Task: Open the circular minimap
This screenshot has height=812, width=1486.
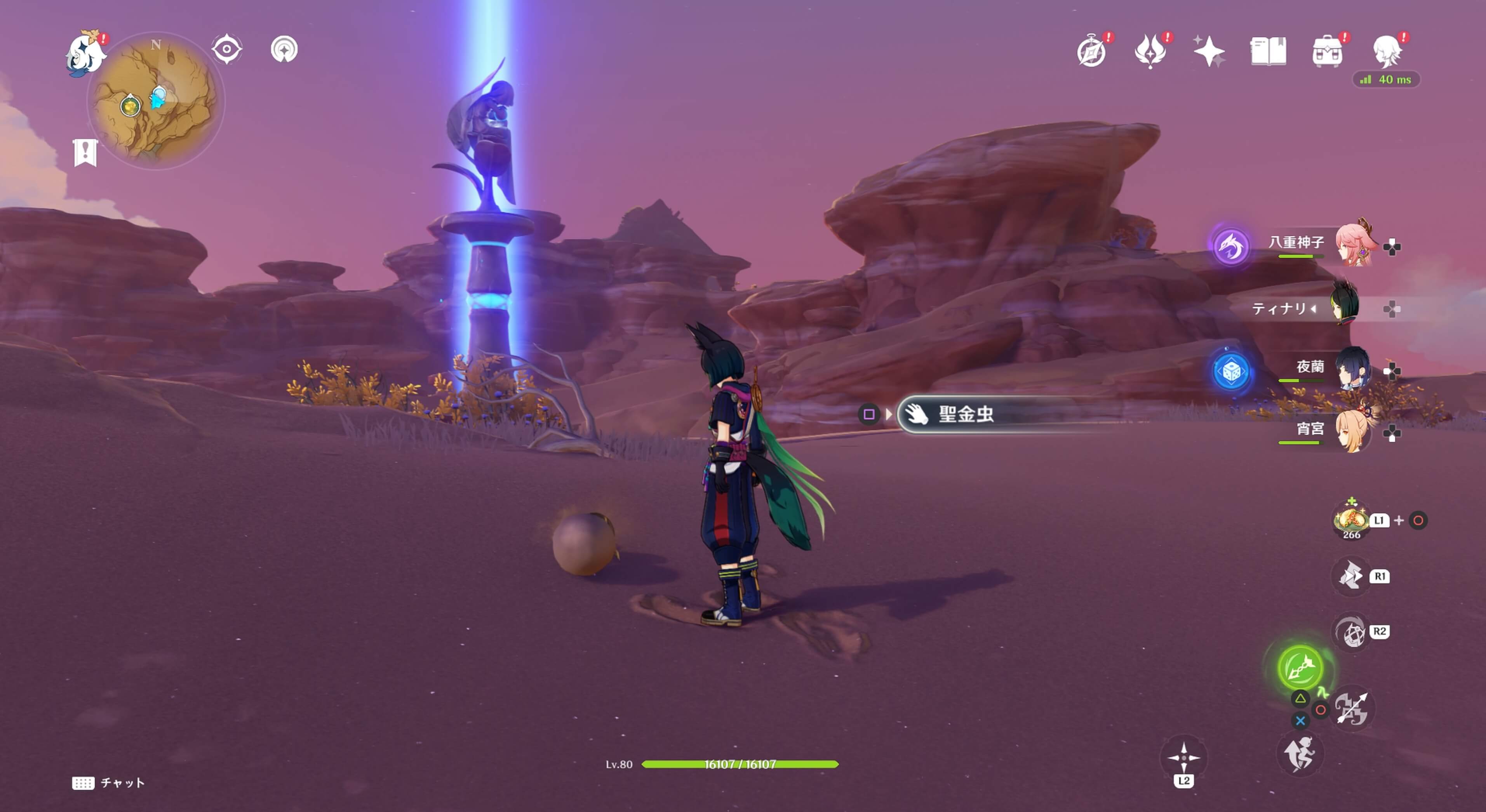Action: pyautogui.click(x=156, y=101)
